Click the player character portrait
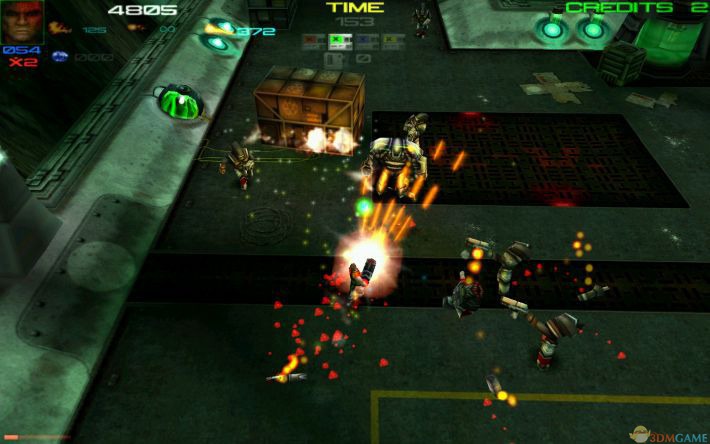The height and width of the screenshot is (444, 710). [x=22, y=22]
